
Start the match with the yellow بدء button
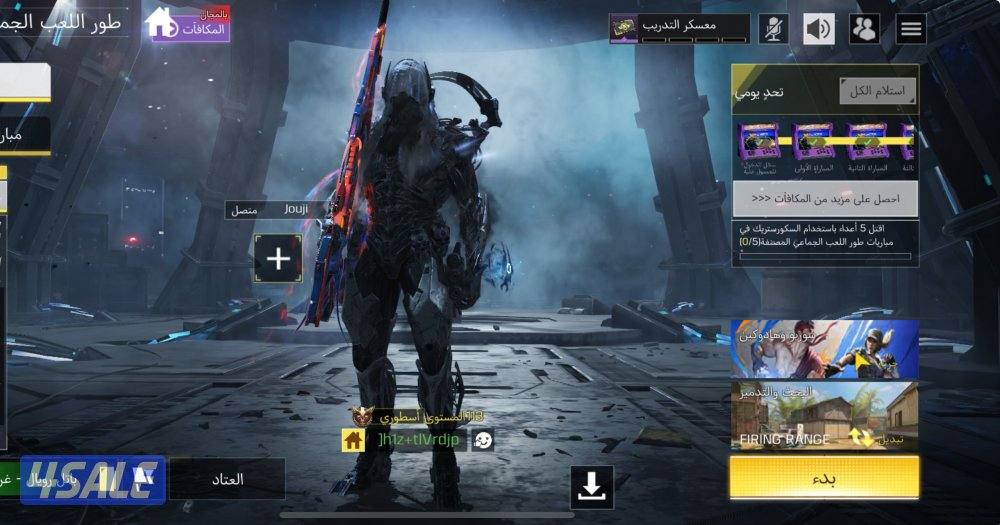coord(824,476)
